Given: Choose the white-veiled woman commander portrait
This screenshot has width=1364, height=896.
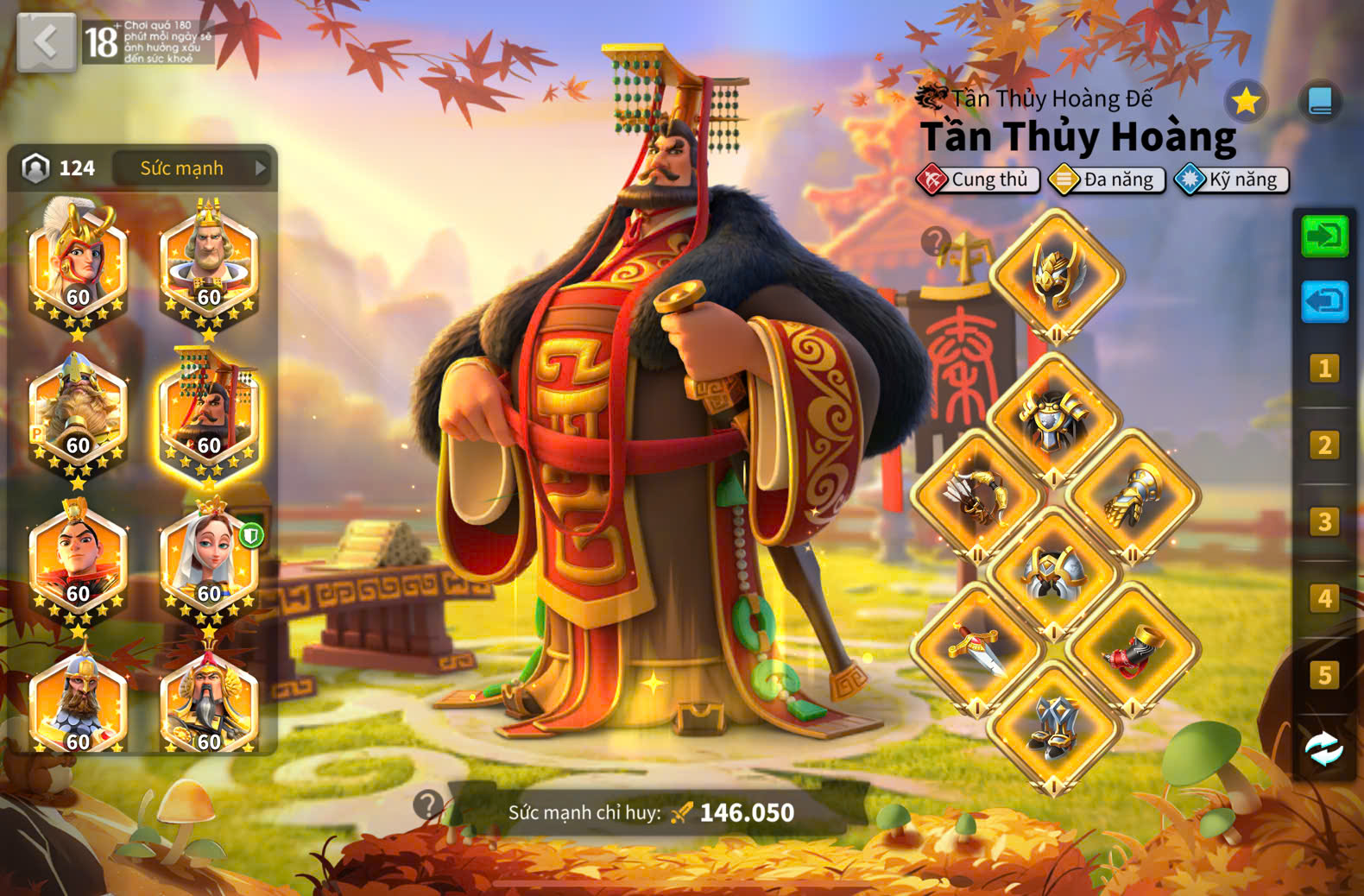Looking at the screenshot, I should tap(209, 562).
